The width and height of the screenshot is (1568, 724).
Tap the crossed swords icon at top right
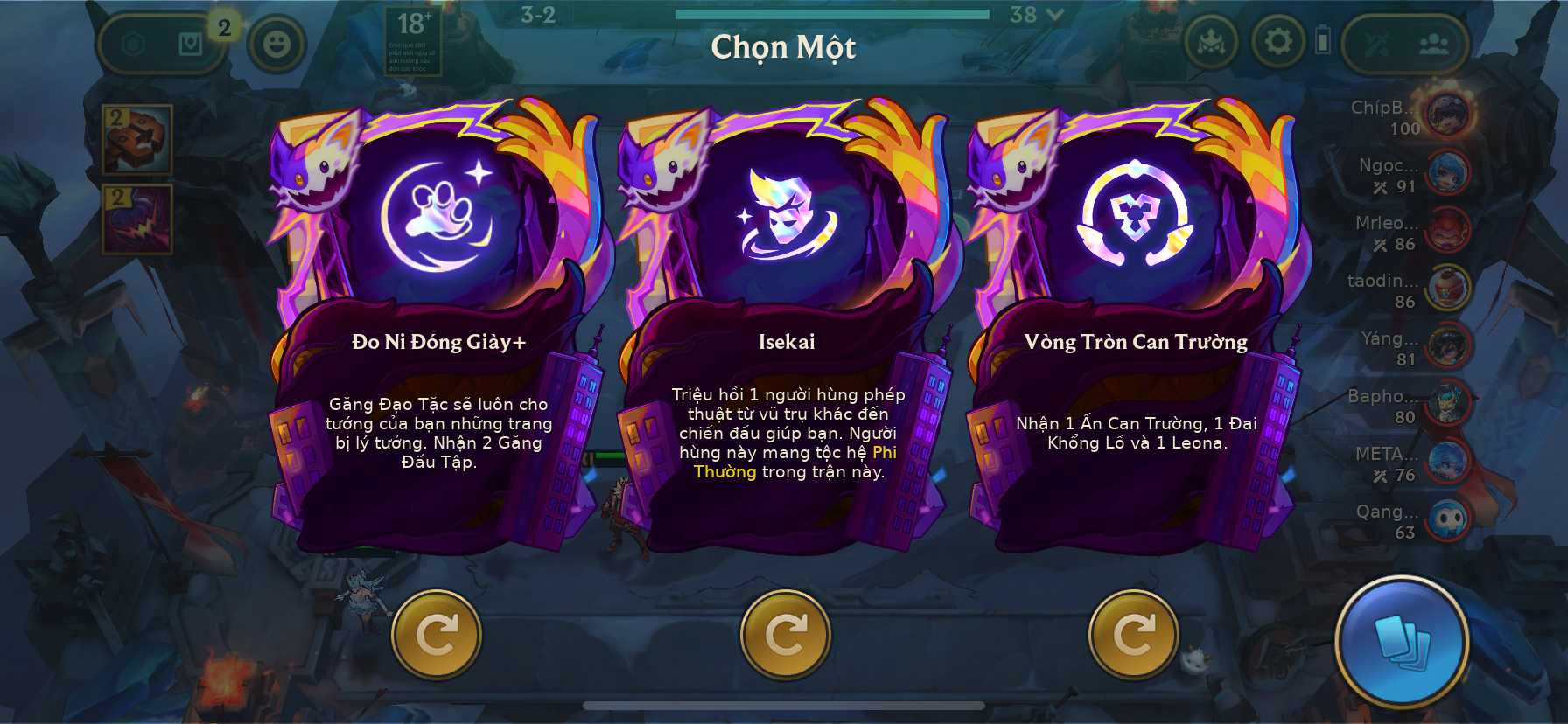1376,44
